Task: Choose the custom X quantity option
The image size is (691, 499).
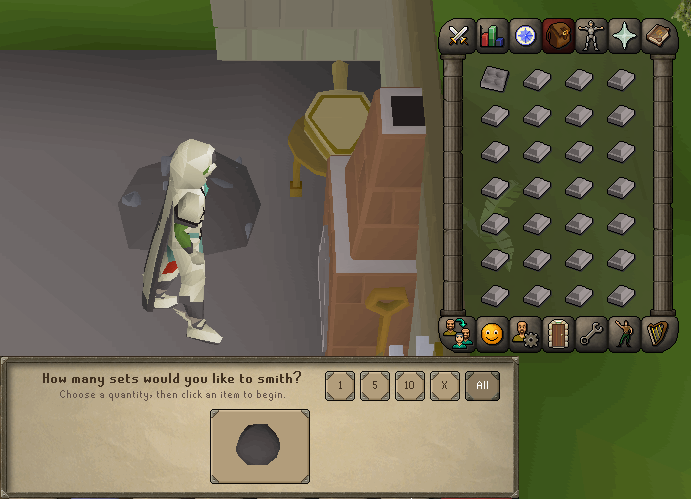Action: [x=444, y=386]
